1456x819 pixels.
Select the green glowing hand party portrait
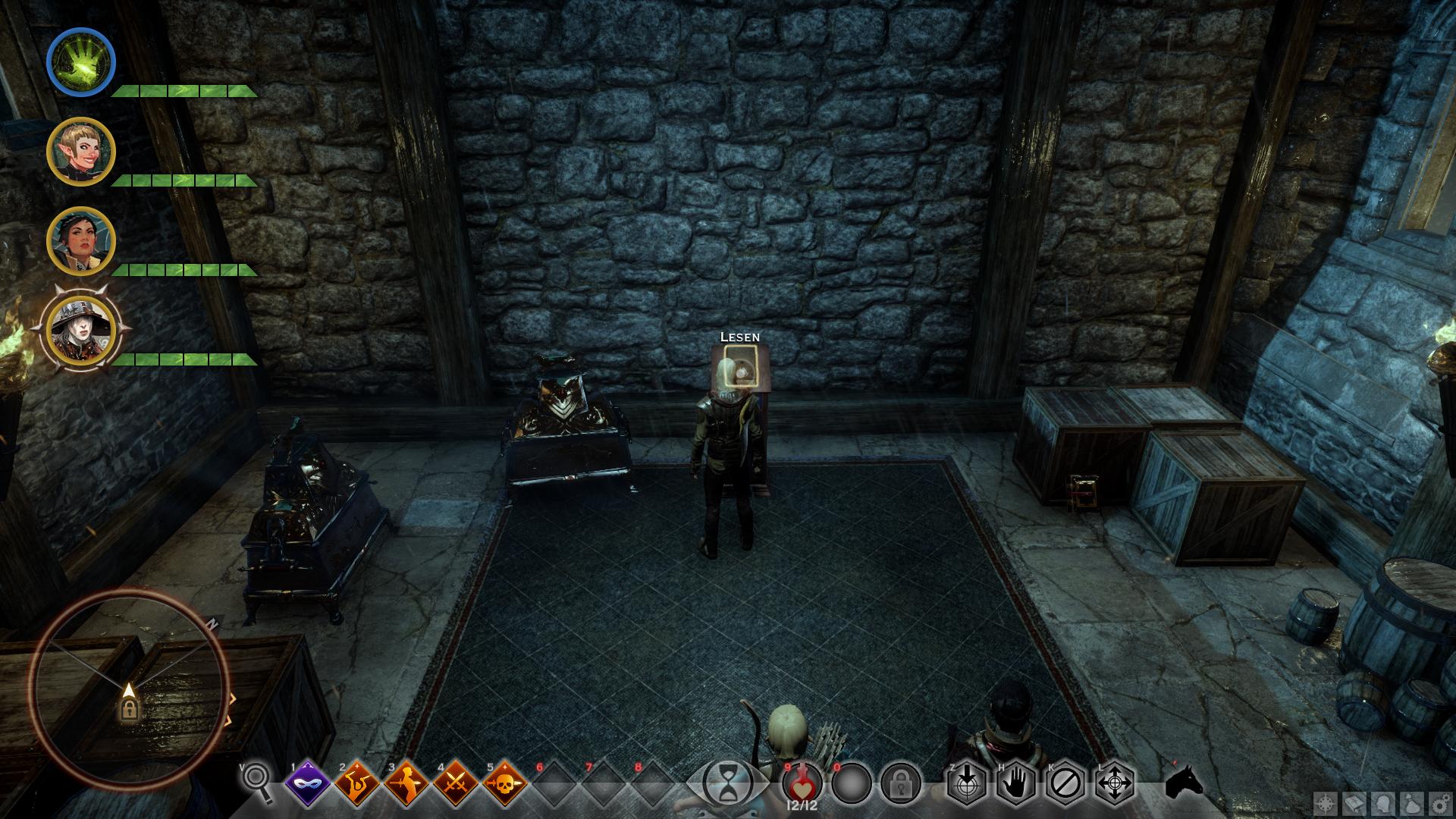coord(81,62)
